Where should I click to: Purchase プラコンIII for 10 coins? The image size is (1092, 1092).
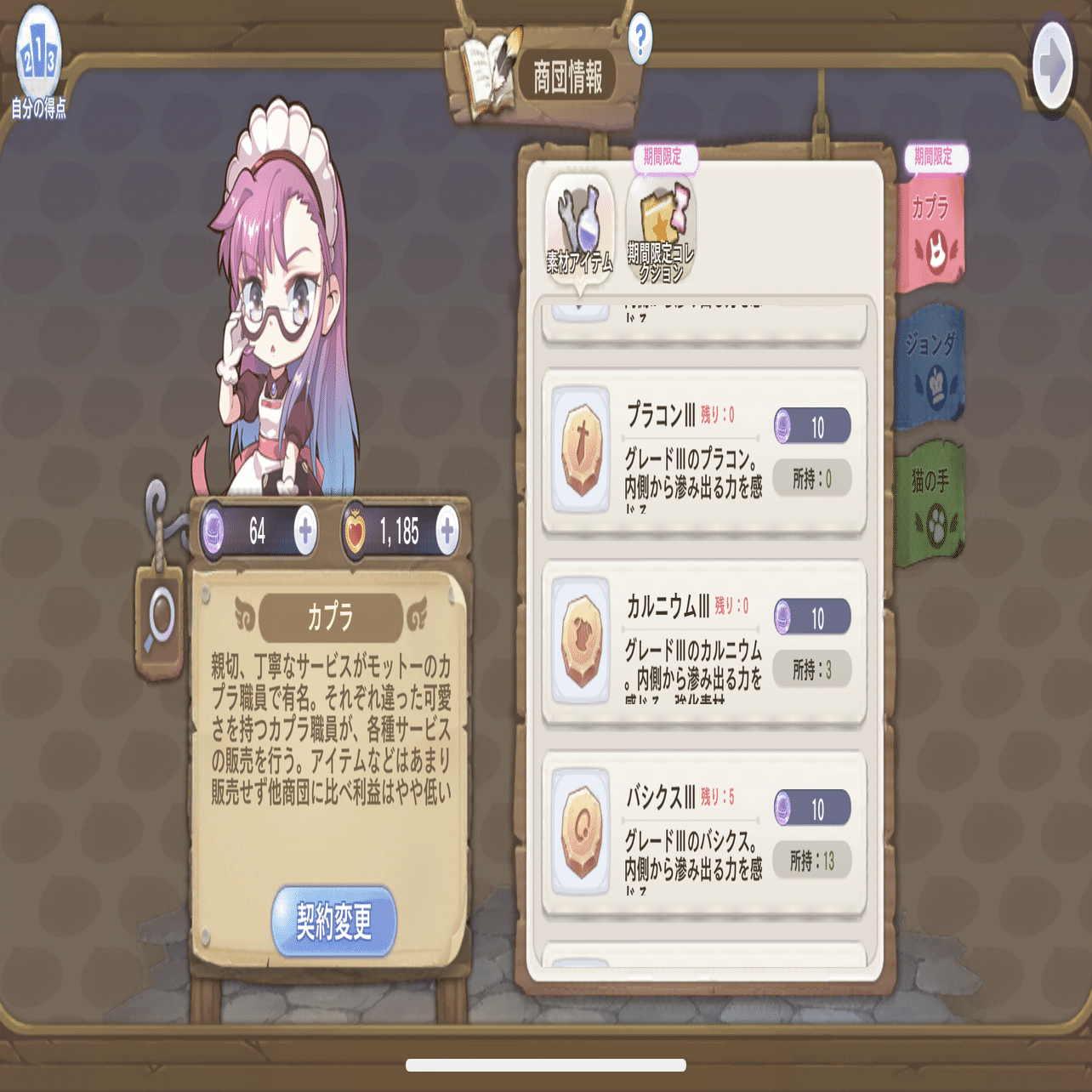tap(811, 427)
